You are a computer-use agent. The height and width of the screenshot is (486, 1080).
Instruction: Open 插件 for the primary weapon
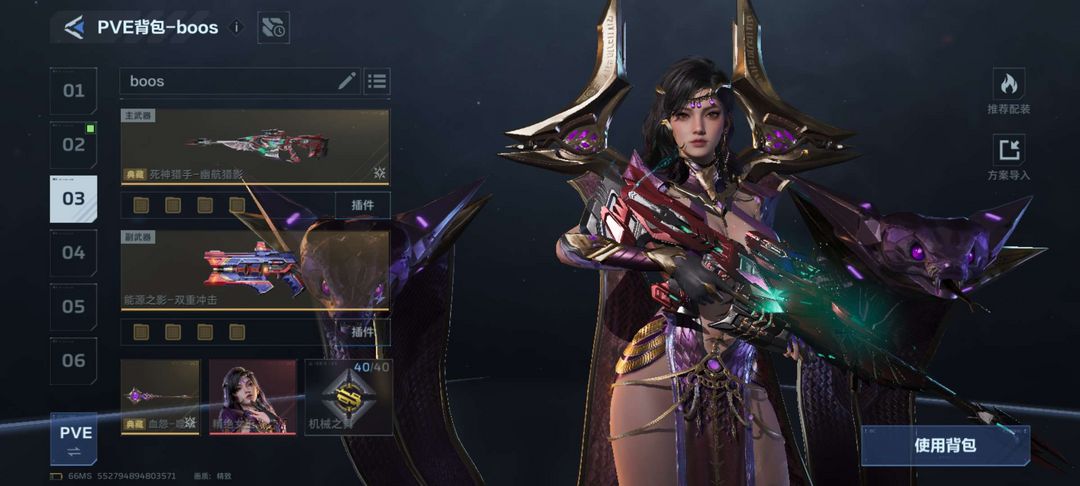pyautogui.click(x=362, y=205)
